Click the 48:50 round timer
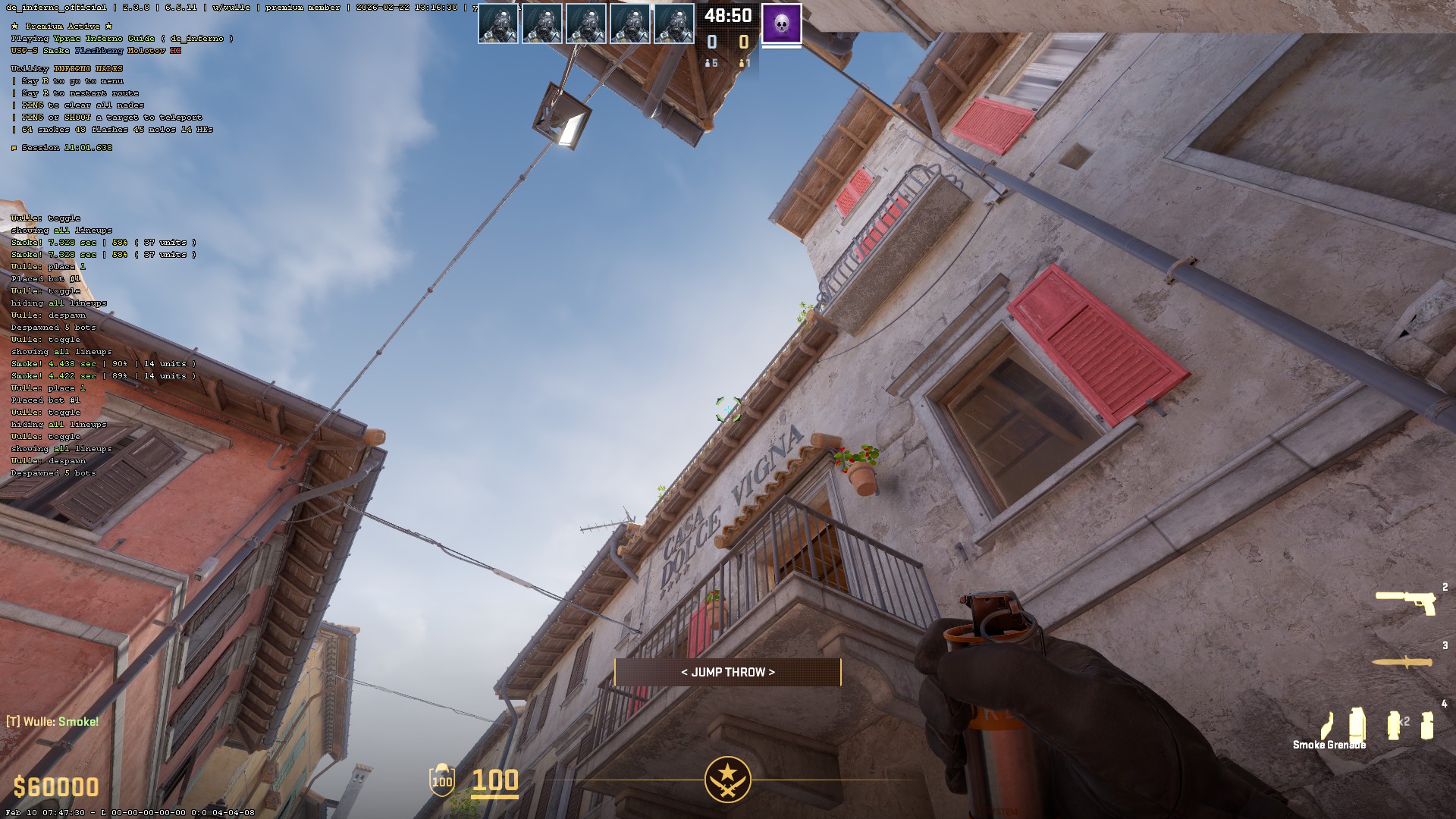1456x819 pixels. pos(727,14)
